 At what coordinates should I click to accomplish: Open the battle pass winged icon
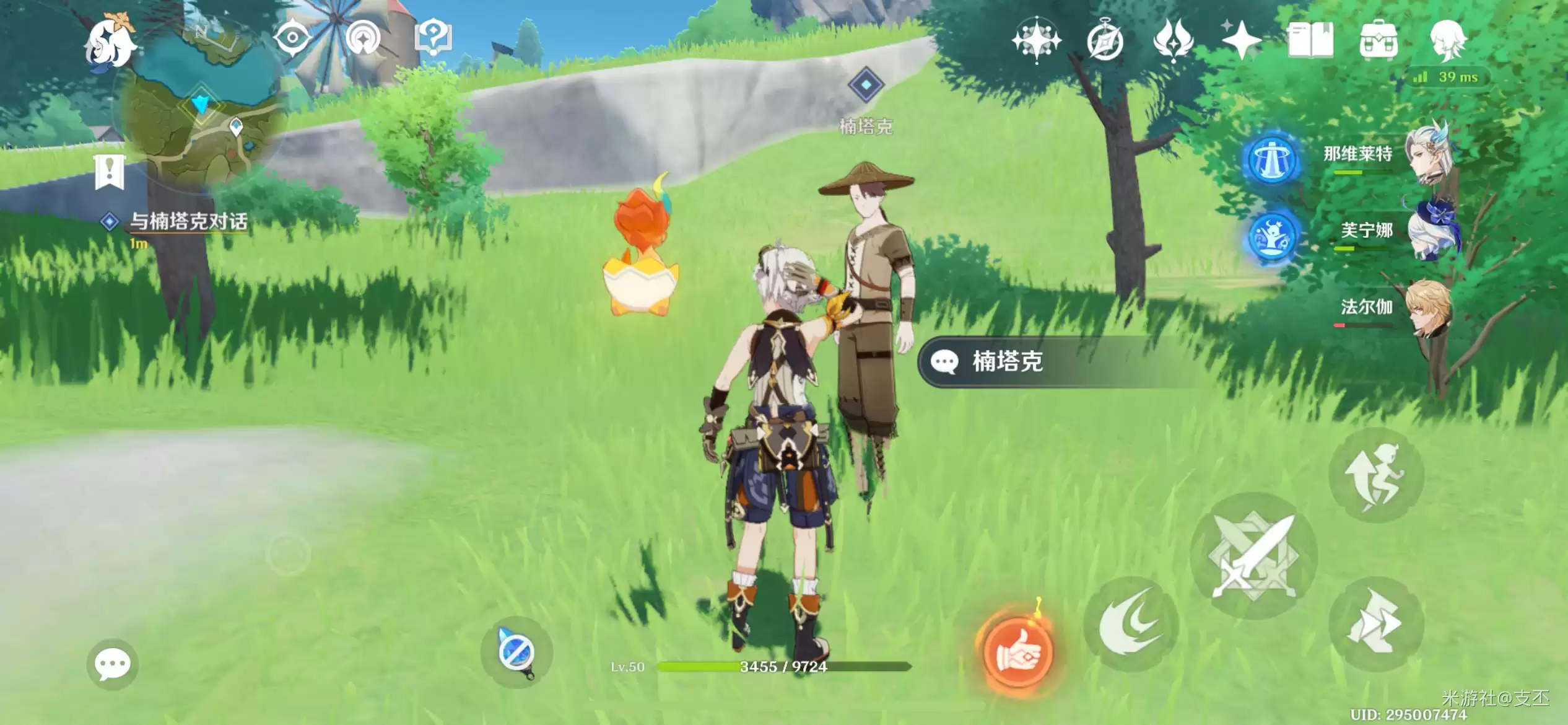click(1174, 41)
